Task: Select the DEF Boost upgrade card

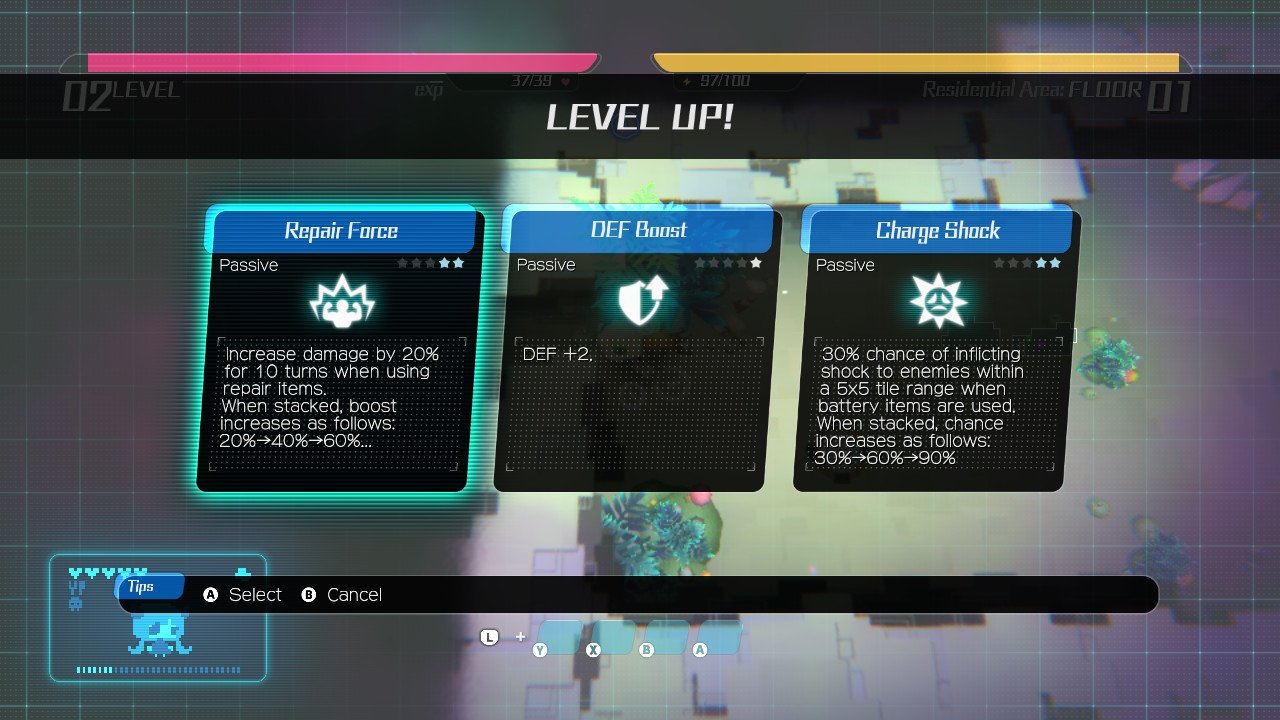Action: pos(635,350)
